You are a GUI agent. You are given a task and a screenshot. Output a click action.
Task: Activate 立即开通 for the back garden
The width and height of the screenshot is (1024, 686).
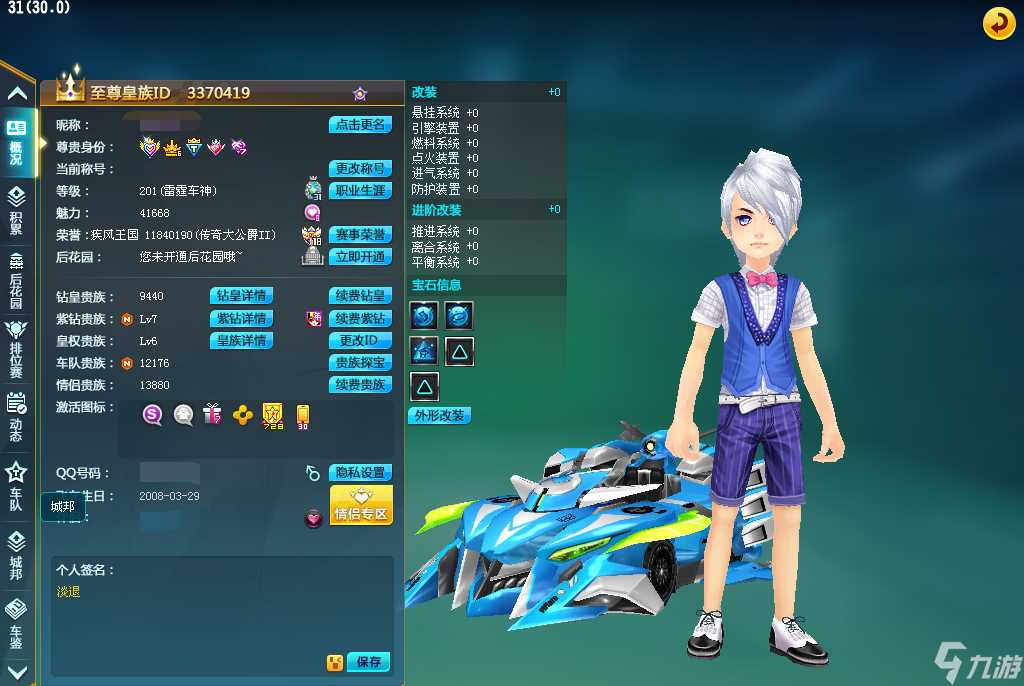pyautogui.click(x=360, y=257)
